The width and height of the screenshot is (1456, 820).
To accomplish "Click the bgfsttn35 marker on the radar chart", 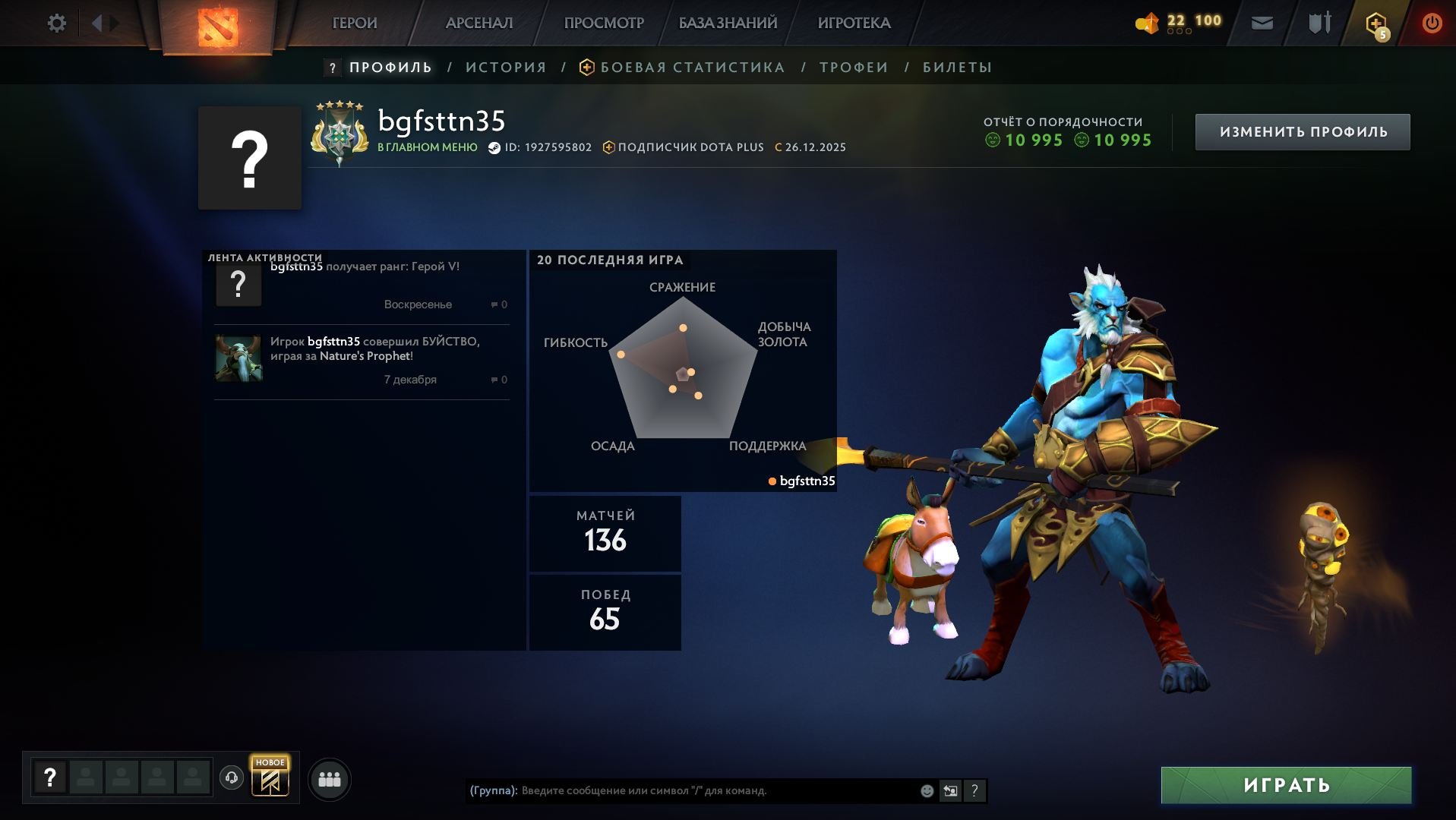I will (801, 481).
